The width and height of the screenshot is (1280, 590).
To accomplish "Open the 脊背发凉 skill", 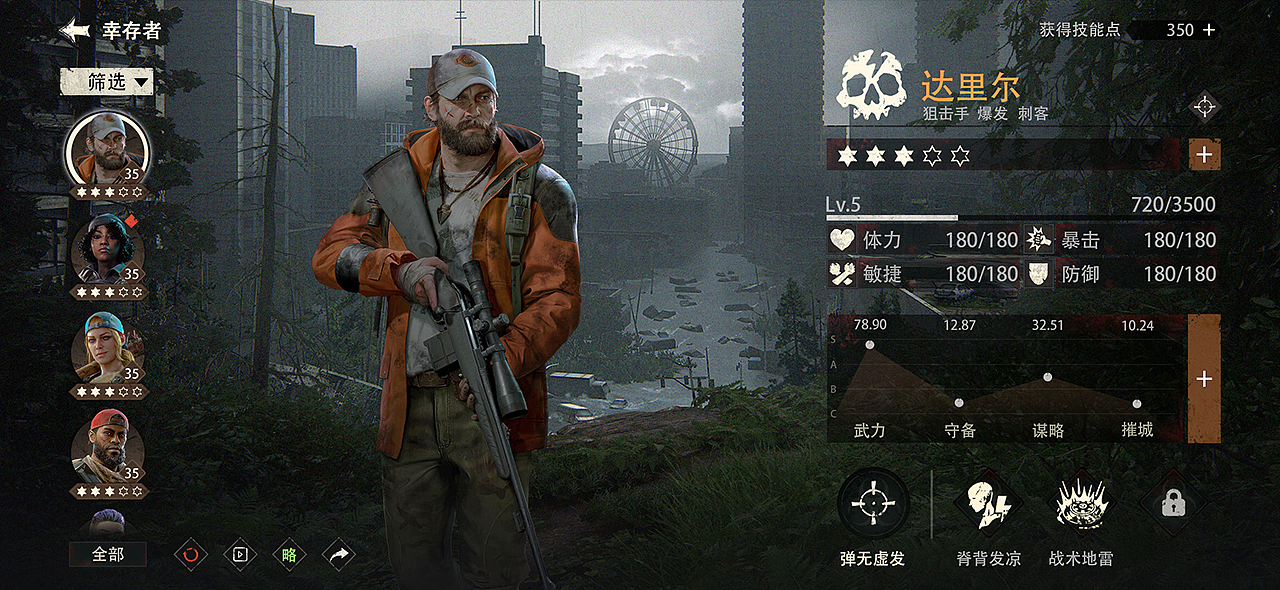I will pos(988,504).
